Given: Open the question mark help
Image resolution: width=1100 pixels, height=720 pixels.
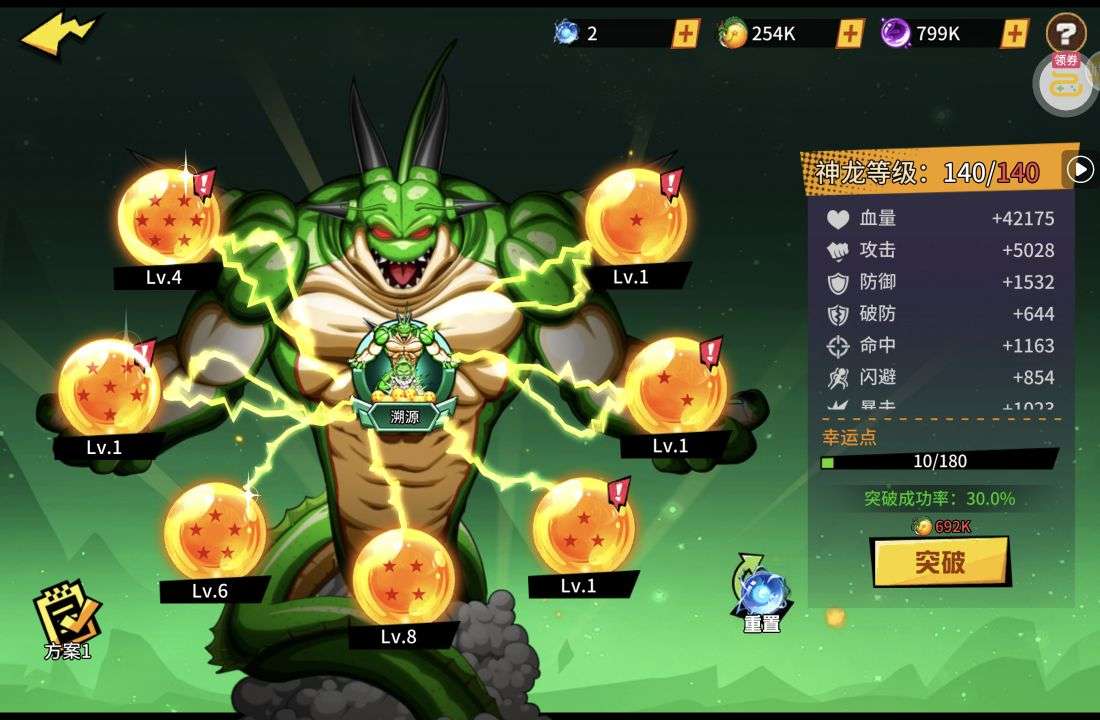Looking at the screenshot, I should point(1066,33).
